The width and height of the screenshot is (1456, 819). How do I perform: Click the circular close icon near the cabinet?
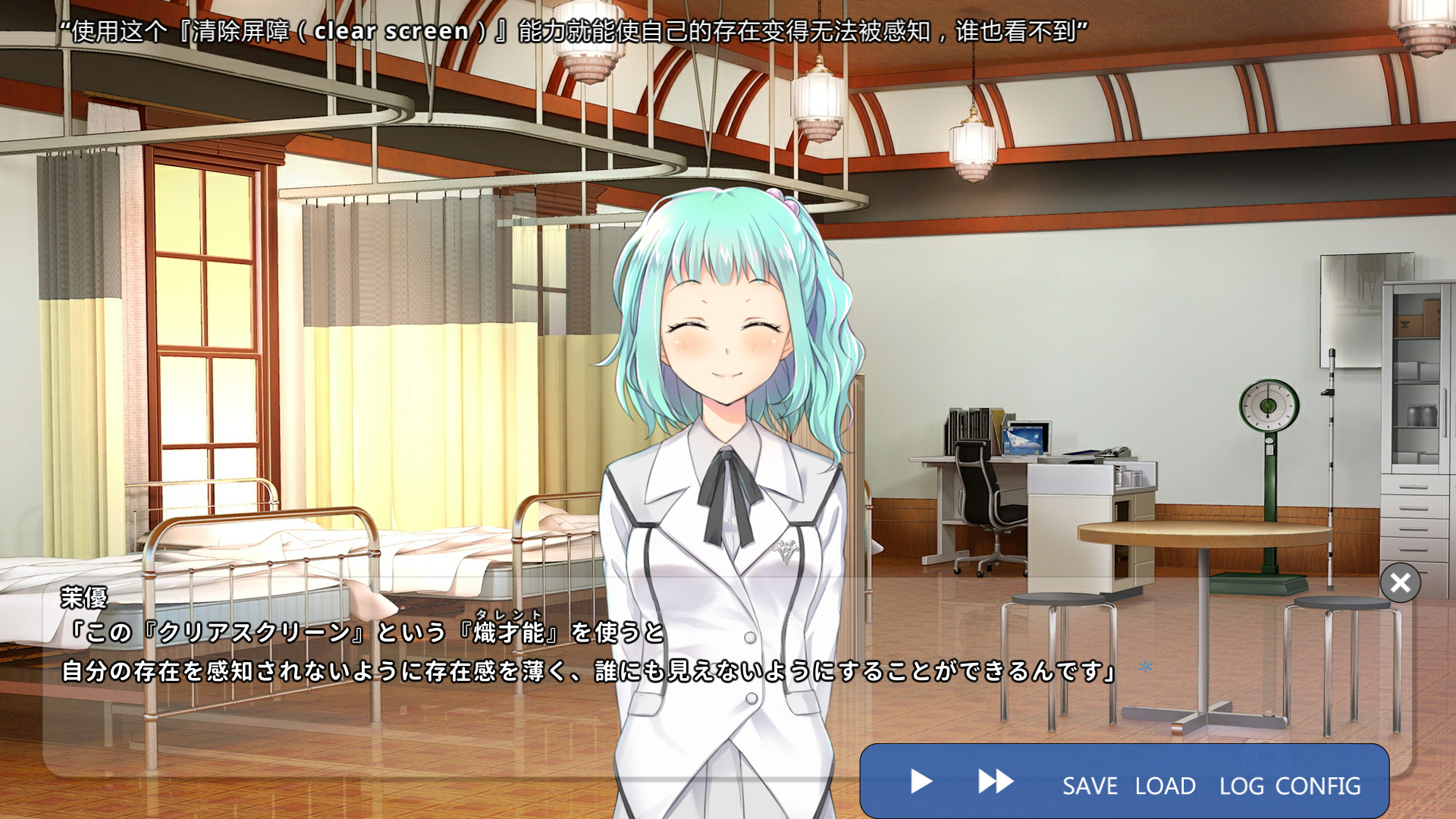tap(1400, 583)
